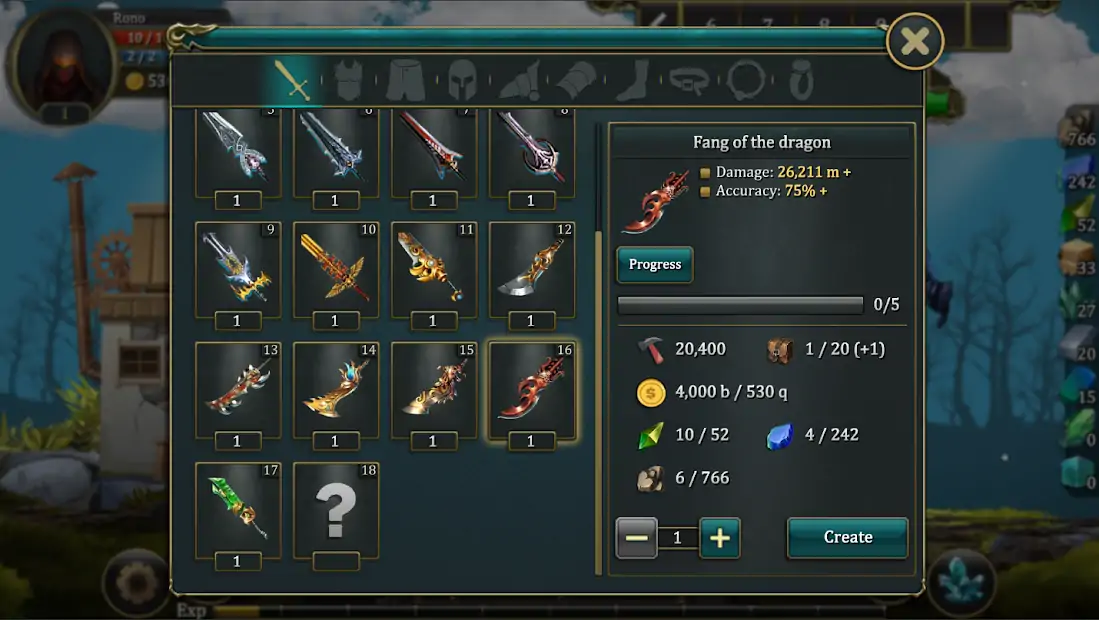Select the ring category tab
Viewport: 1099px width, 620px height.
(800, 80)
